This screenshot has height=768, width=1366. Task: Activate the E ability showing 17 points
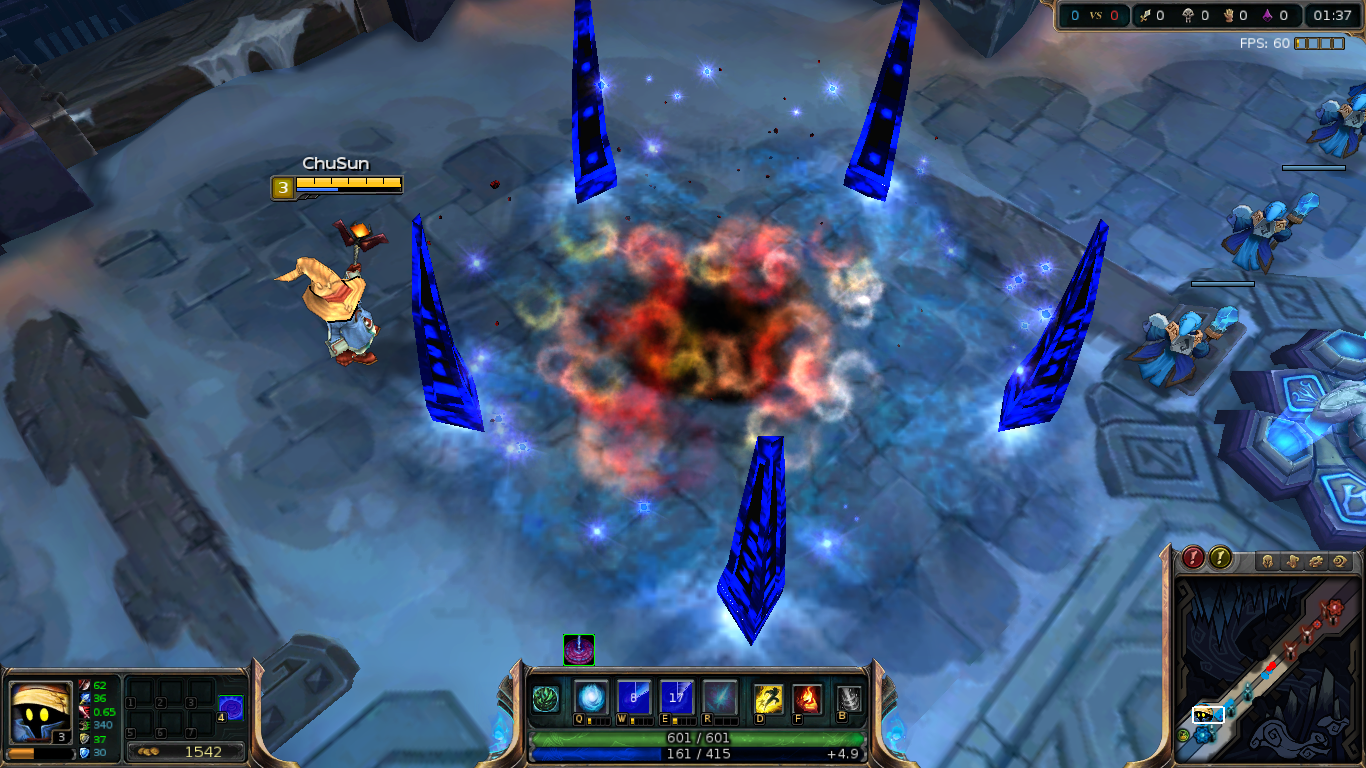point(675,698)
